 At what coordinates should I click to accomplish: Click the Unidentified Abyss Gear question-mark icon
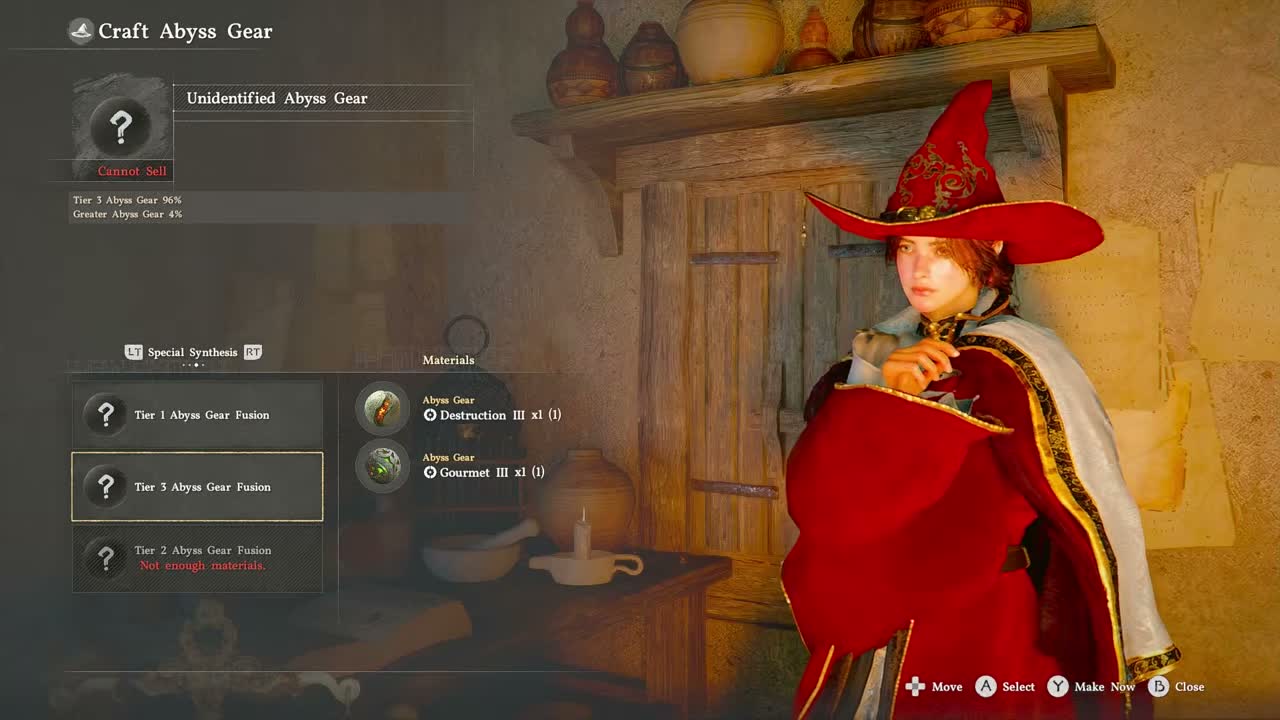click(121, 127)
